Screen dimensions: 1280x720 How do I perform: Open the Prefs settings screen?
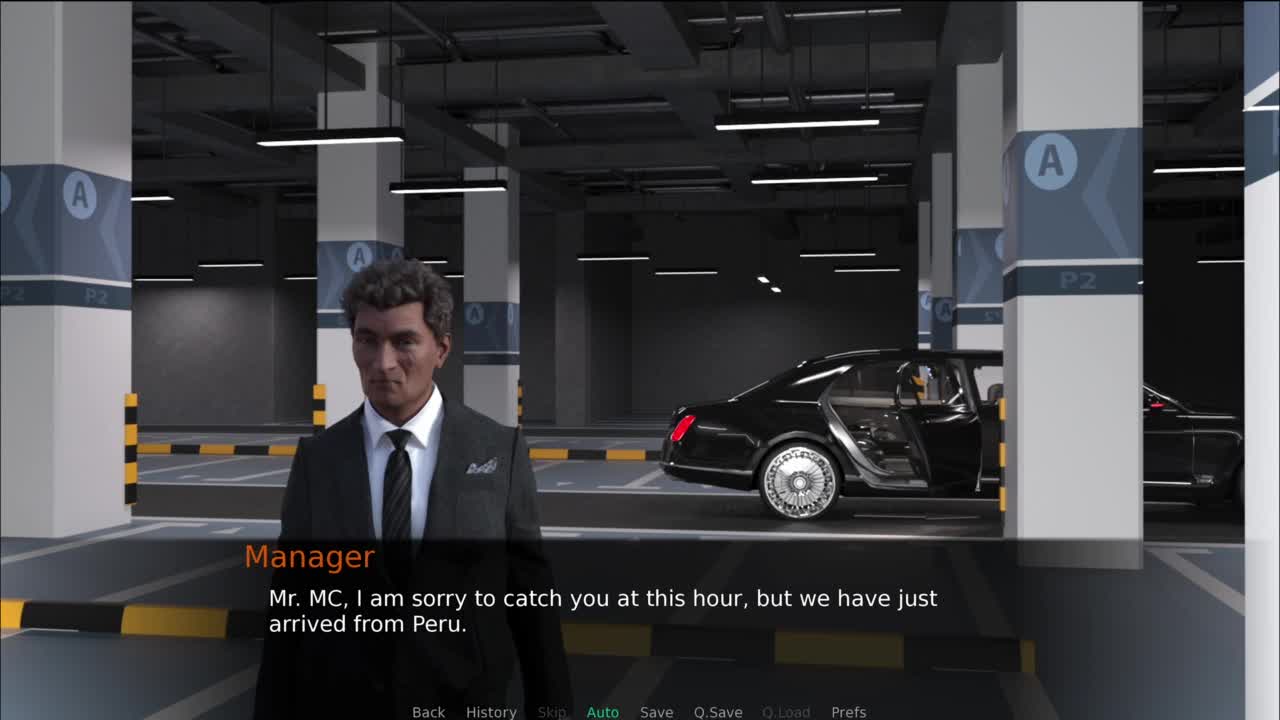[848, 711]
